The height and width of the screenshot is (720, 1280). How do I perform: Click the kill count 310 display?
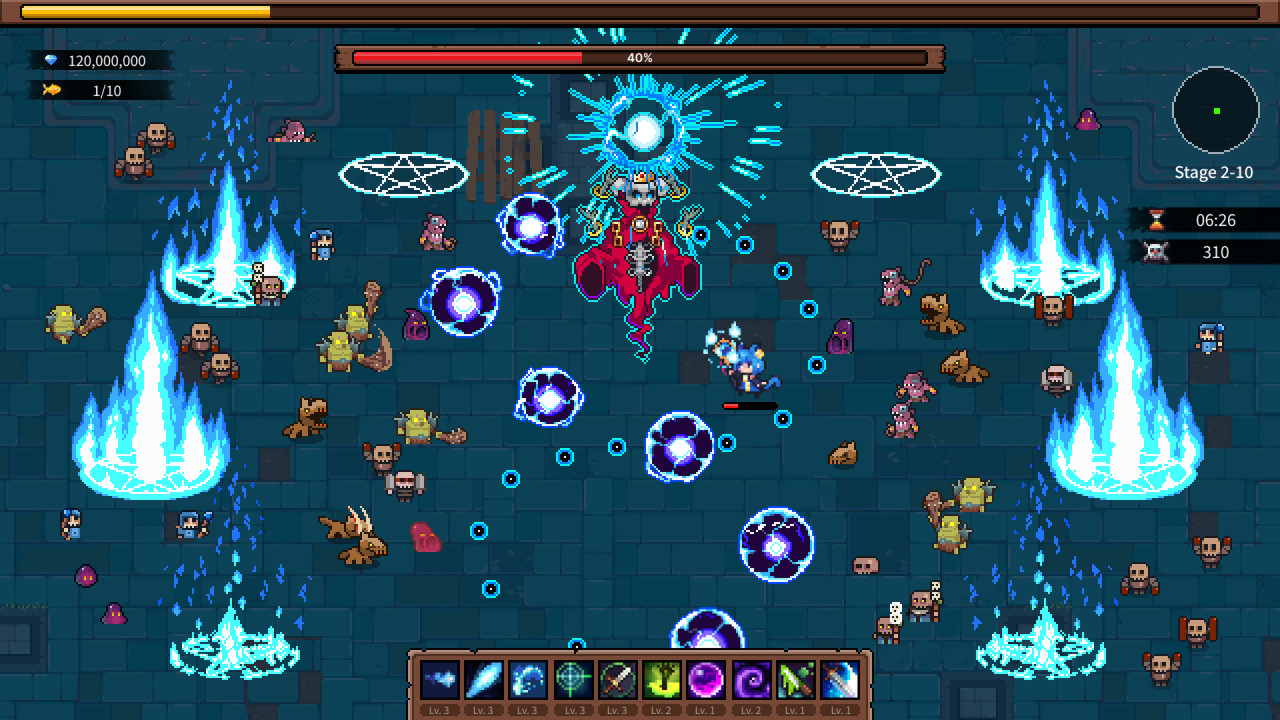[x=1216, y=252]
